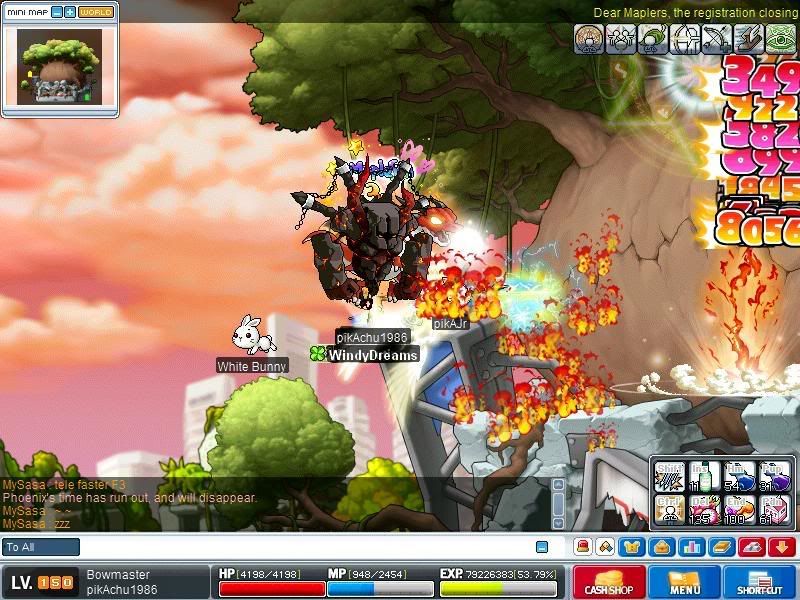The width and height of the screenshot is (800, 600).
Task: Click the green leaf bird buff icon
Action: click(x=653, y=38)
